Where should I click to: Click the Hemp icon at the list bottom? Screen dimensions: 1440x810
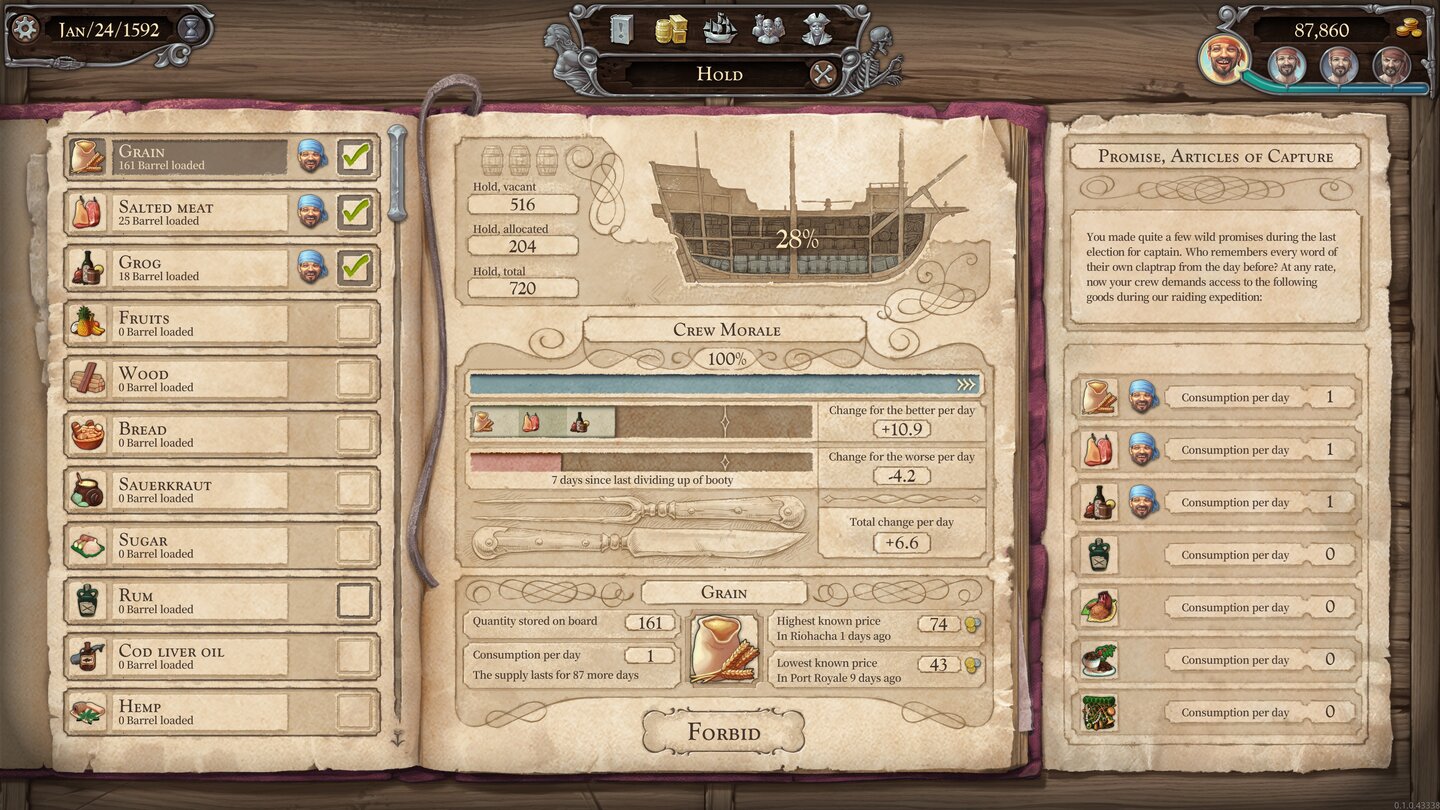(85, 711)
